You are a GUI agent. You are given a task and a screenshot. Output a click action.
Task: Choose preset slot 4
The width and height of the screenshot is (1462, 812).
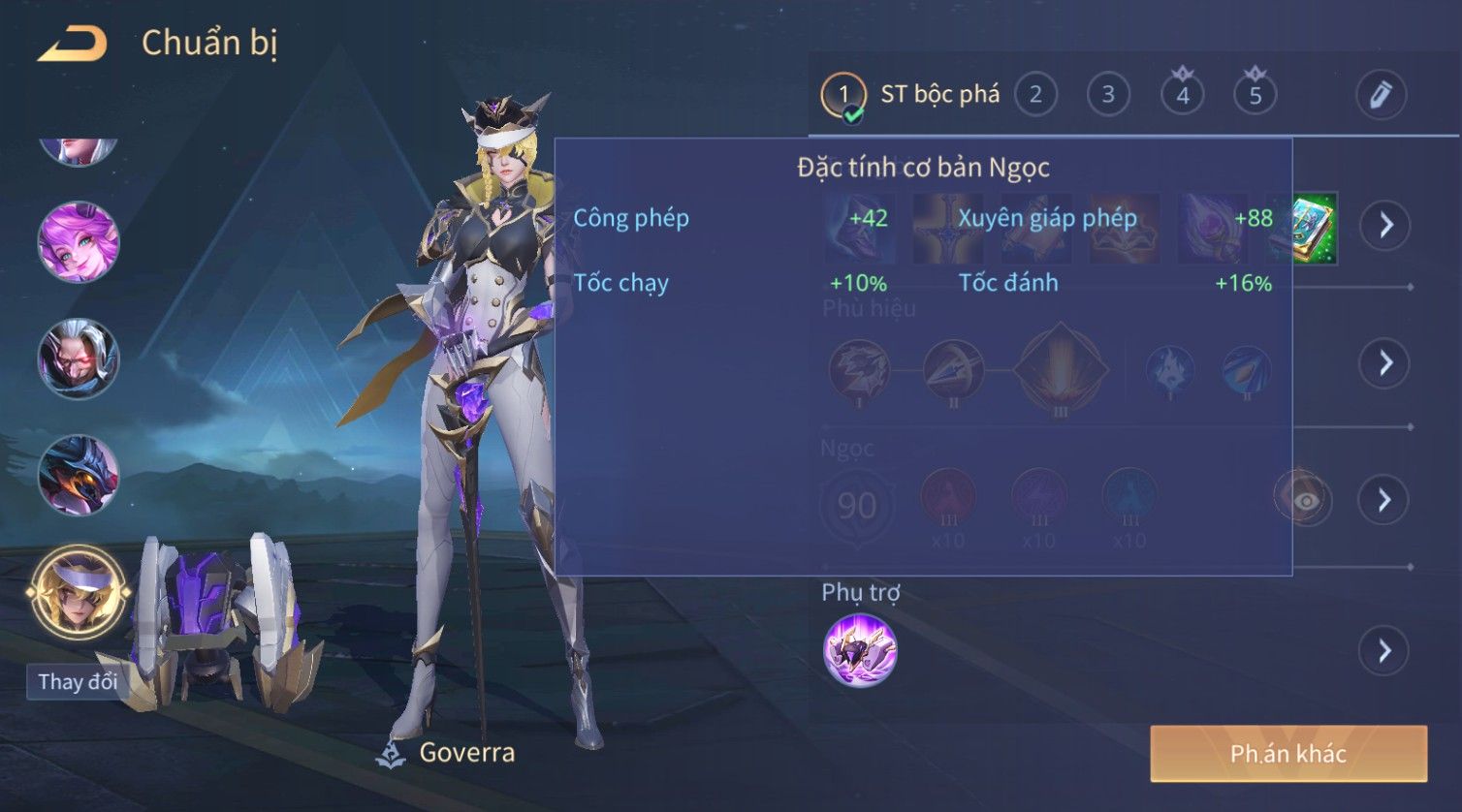[1182, 95]
